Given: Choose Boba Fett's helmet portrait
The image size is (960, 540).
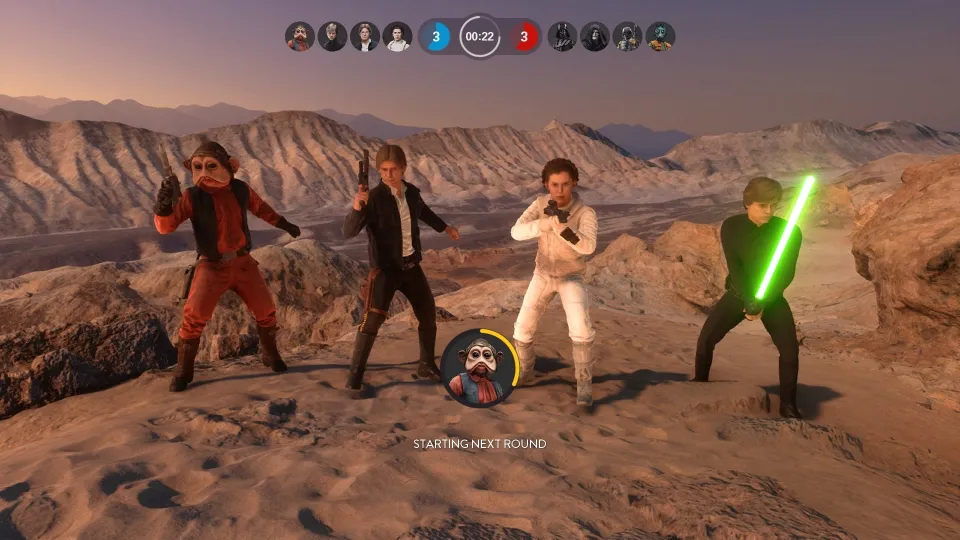Looking at the screenshot, I should pos(627,37).
